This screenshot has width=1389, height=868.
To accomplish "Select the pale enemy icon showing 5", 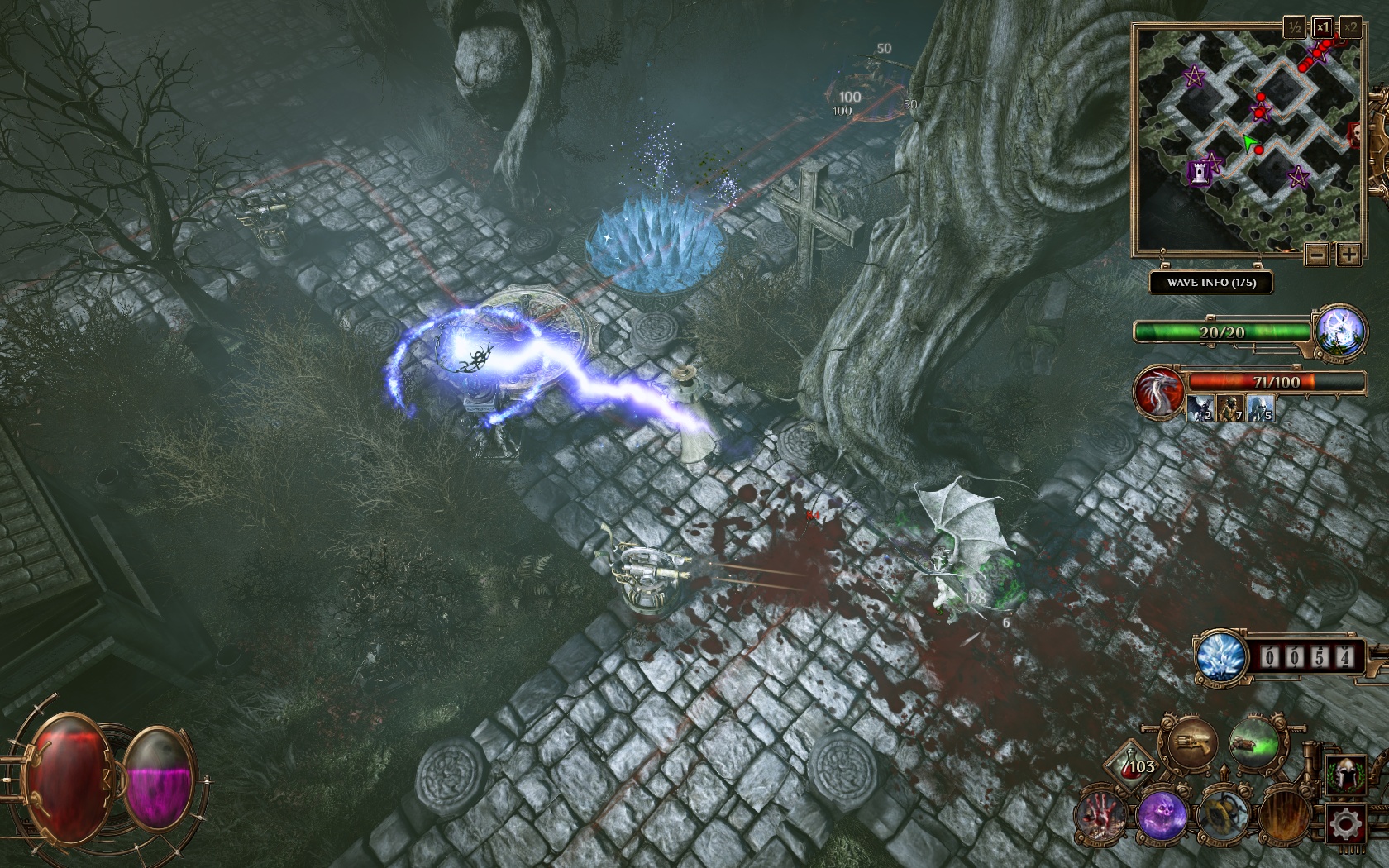I will pos(1260,408).
